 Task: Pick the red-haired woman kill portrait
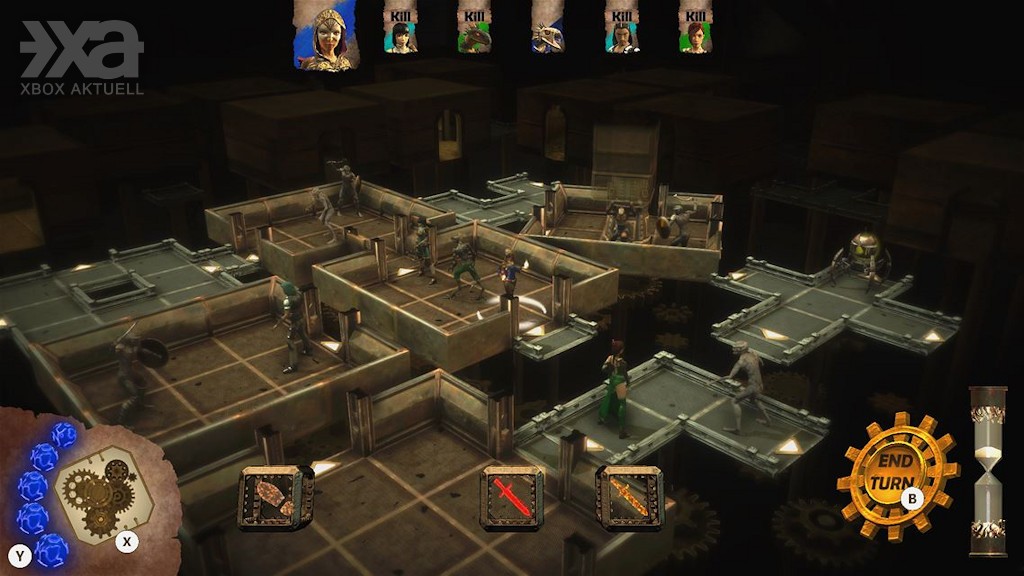coord(694,31)
